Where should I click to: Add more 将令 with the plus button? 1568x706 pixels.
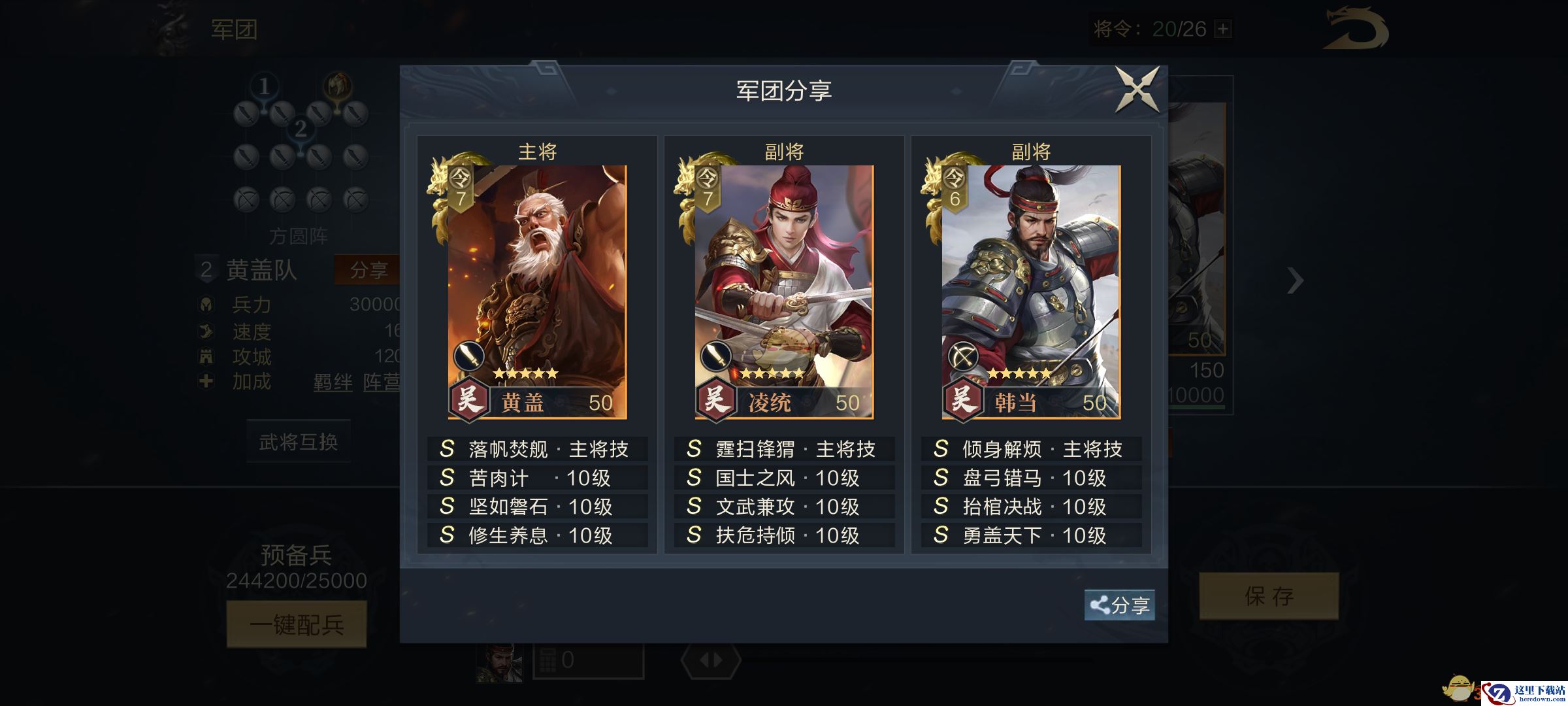pos(1222,29)
